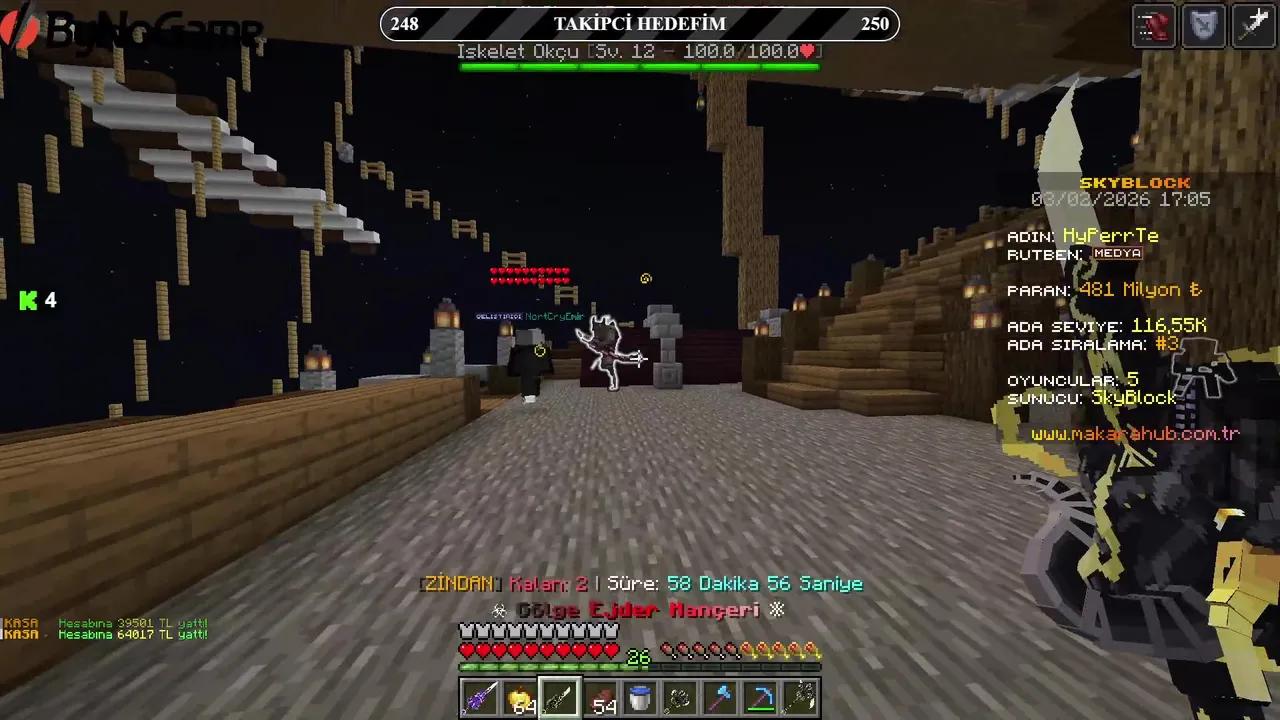Click the shield icon in the top-right corner
This screenshot has height=720, width=1280.
point(1203,26)
